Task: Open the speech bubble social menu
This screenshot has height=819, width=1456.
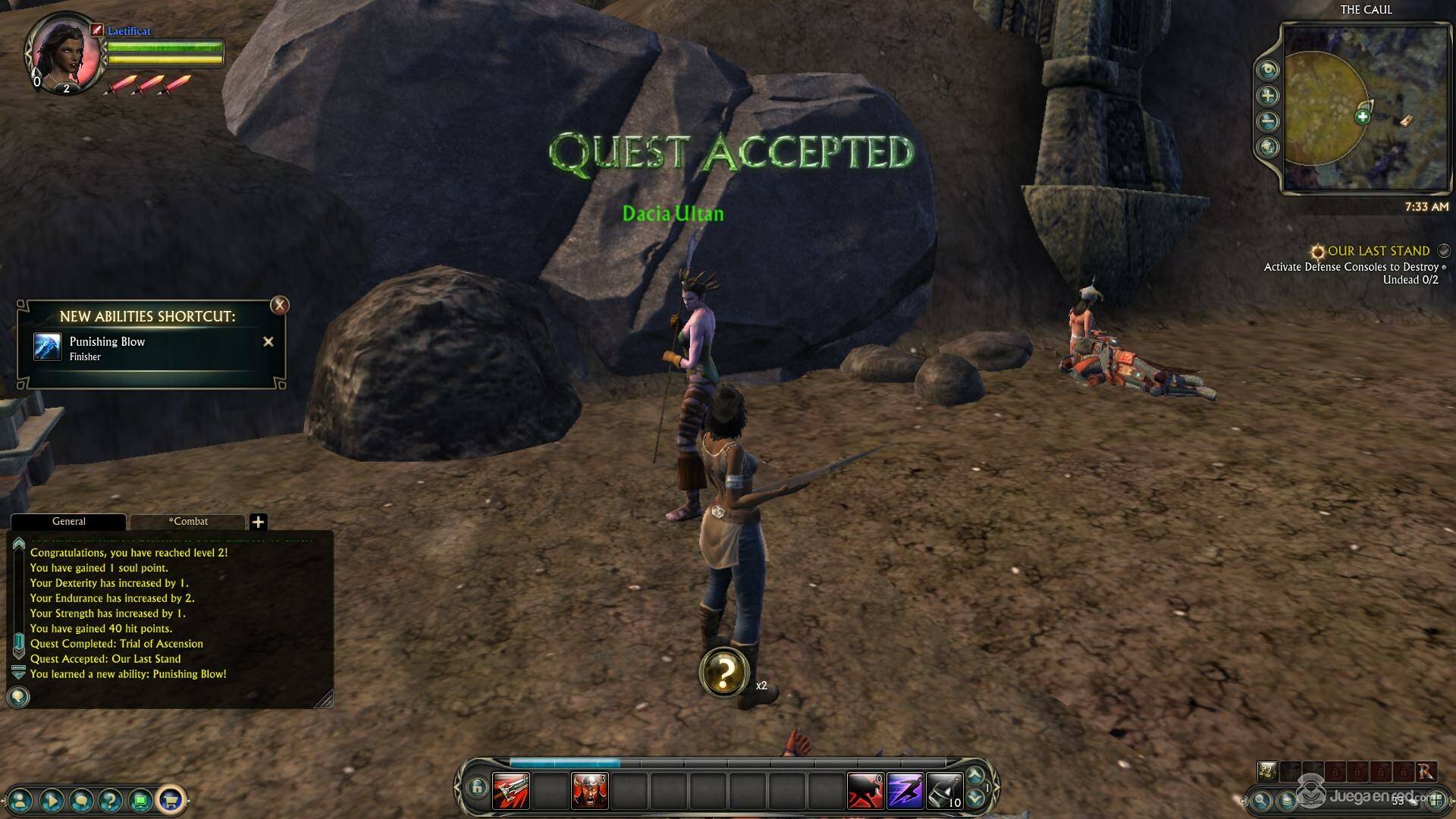Action: point(81,799)
